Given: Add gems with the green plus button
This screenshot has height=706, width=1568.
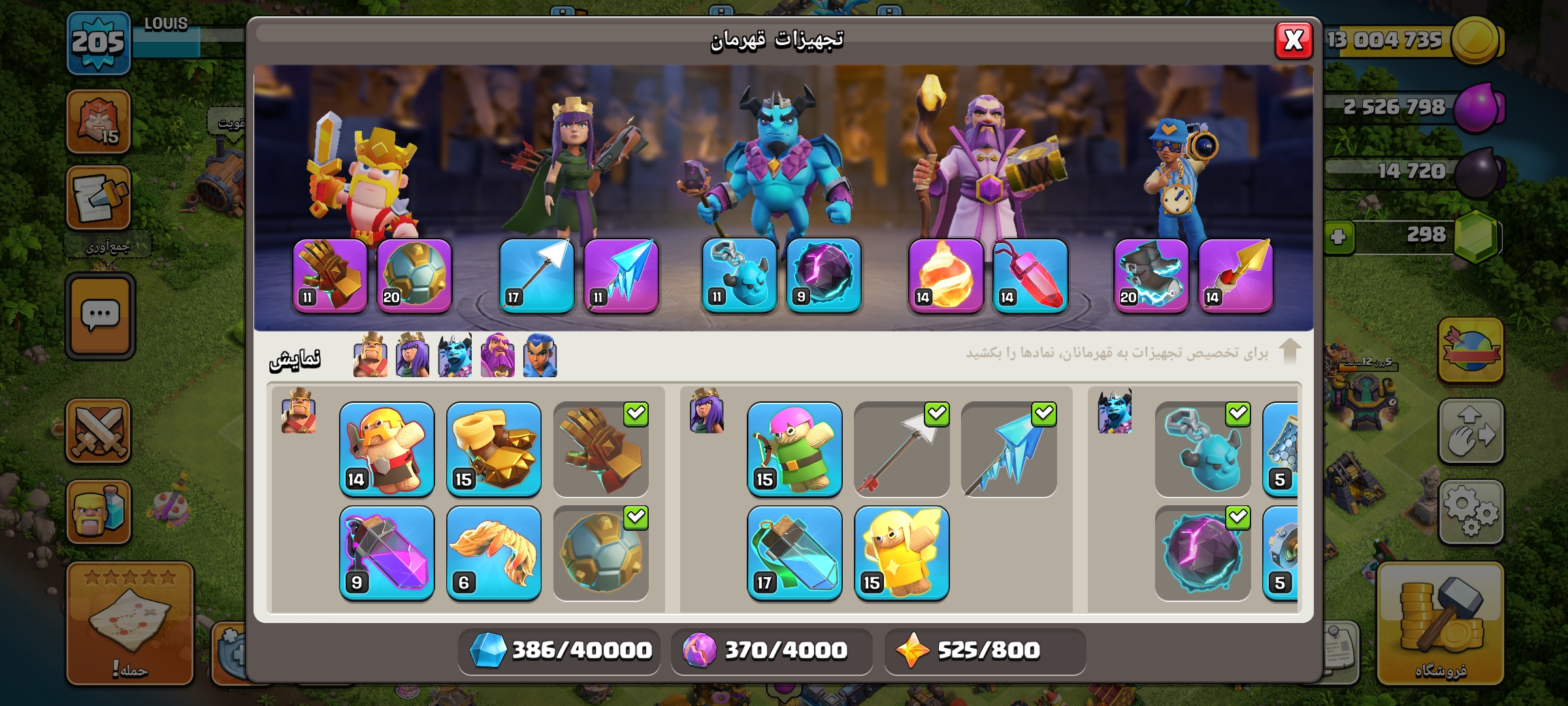Looking at the screenshot, I should pos(1338,236).
